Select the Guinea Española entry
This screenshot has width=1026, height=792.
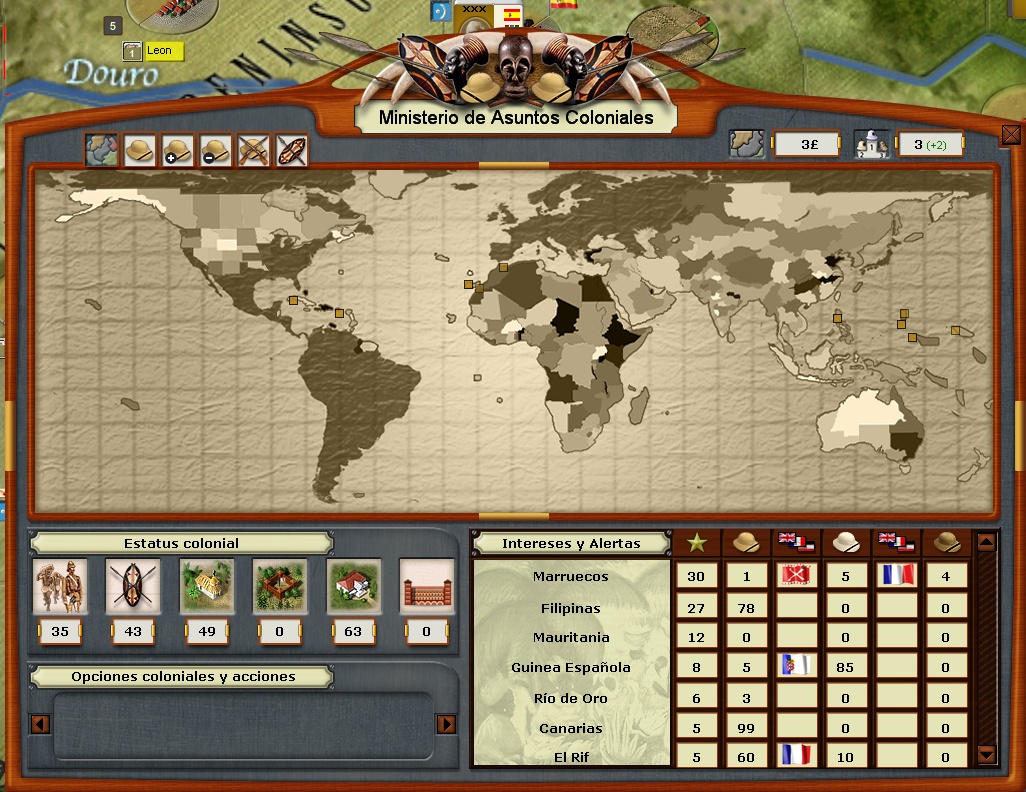click(570, 667)
